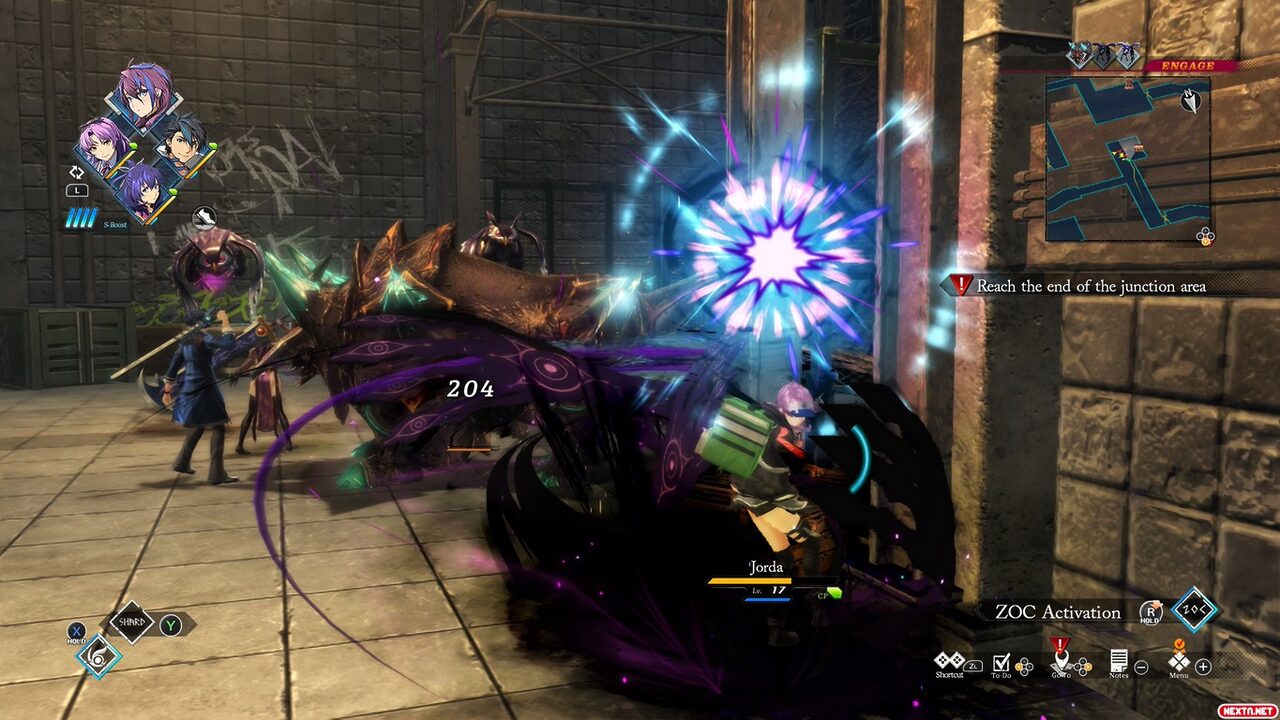
Task: Select the dark-haired male party portrait
Action: 185,146
